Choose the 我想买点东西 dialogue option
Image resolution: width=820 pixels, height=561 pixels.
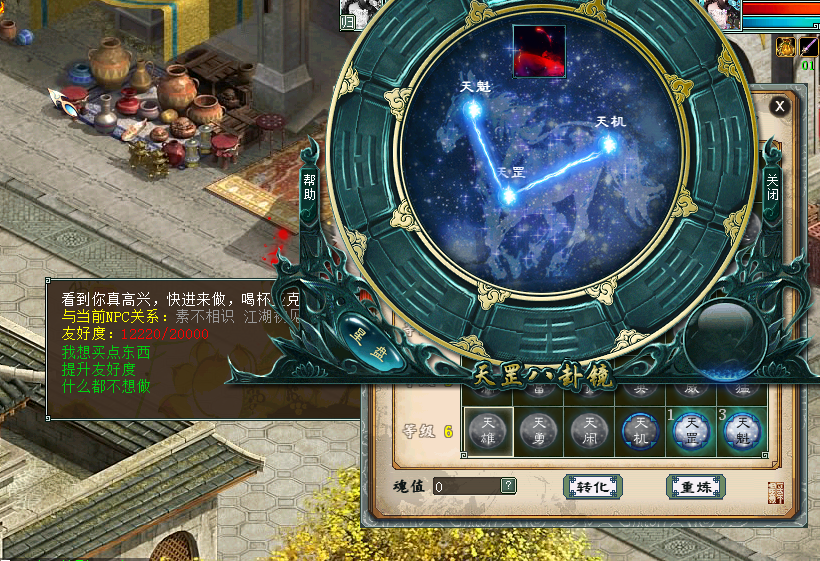tap(105, 353)
